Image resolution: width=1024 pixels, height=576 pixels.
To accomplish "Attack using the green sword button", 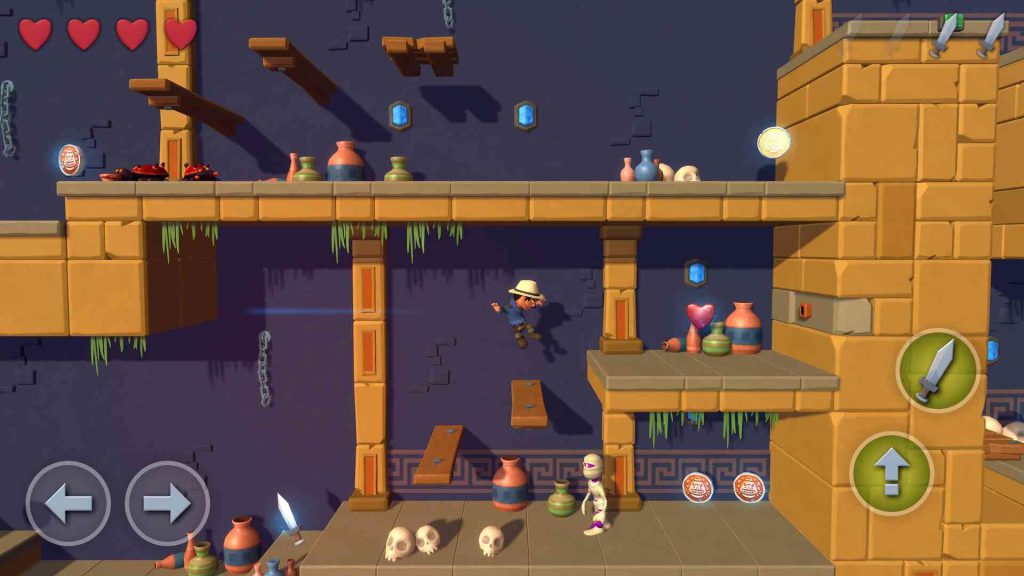I will [x=937, y=370].
